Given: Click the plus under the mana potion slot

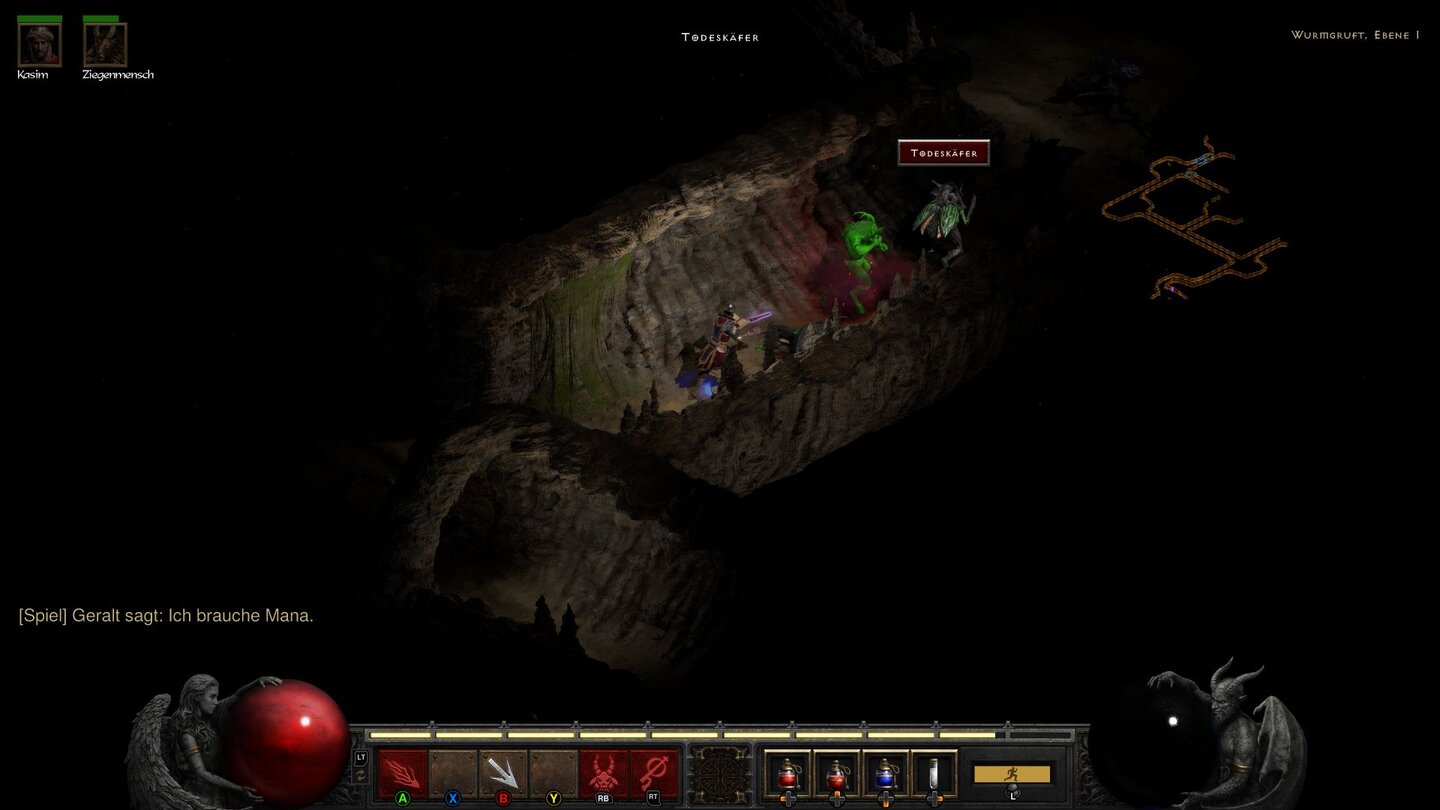Looking at the screenshot, I should [885, 800].
